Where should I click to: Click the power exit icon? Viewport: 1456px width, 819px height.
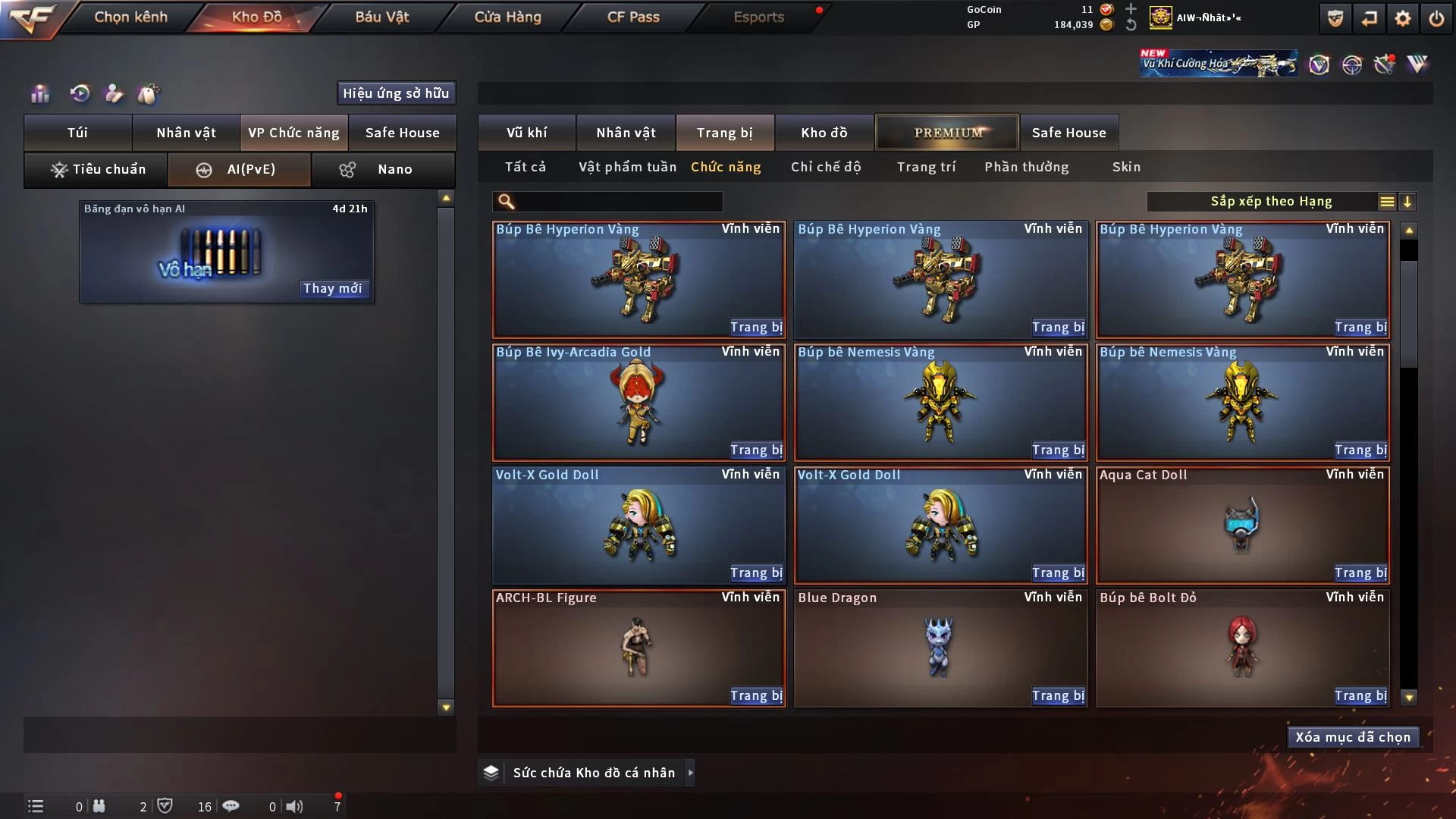pos(1436,18)
